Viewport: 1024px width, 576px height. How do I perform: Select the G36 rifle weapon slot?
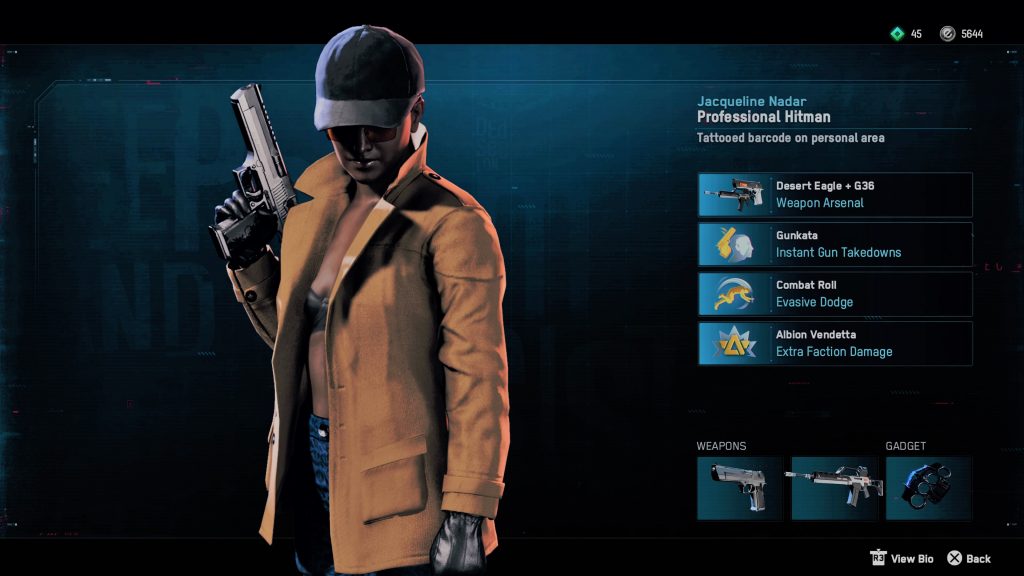click(x=834, y=488)
